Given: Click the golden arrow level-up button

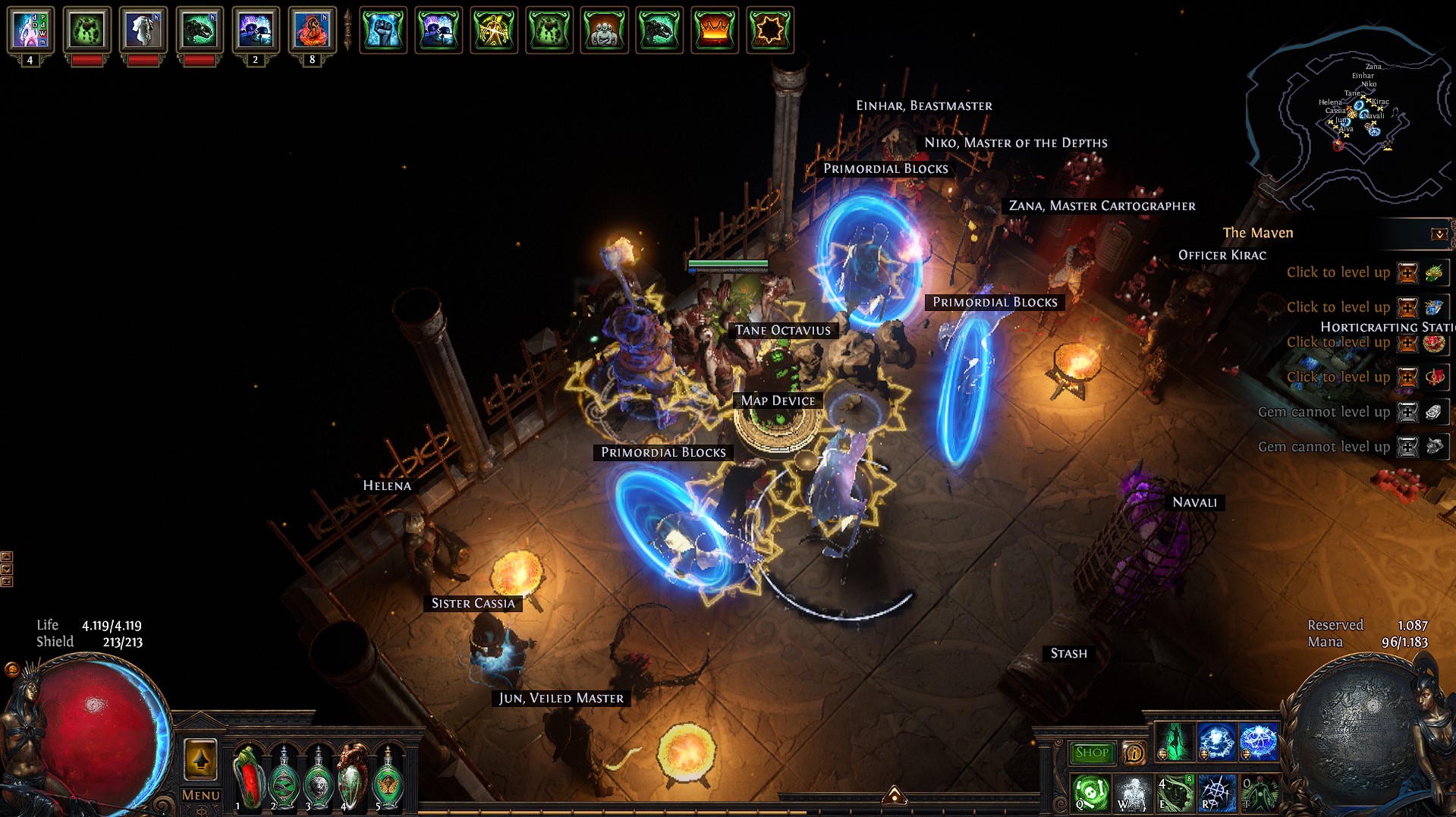Looking at the screenshot, I should pyautogui.click(x=201, y=759).
